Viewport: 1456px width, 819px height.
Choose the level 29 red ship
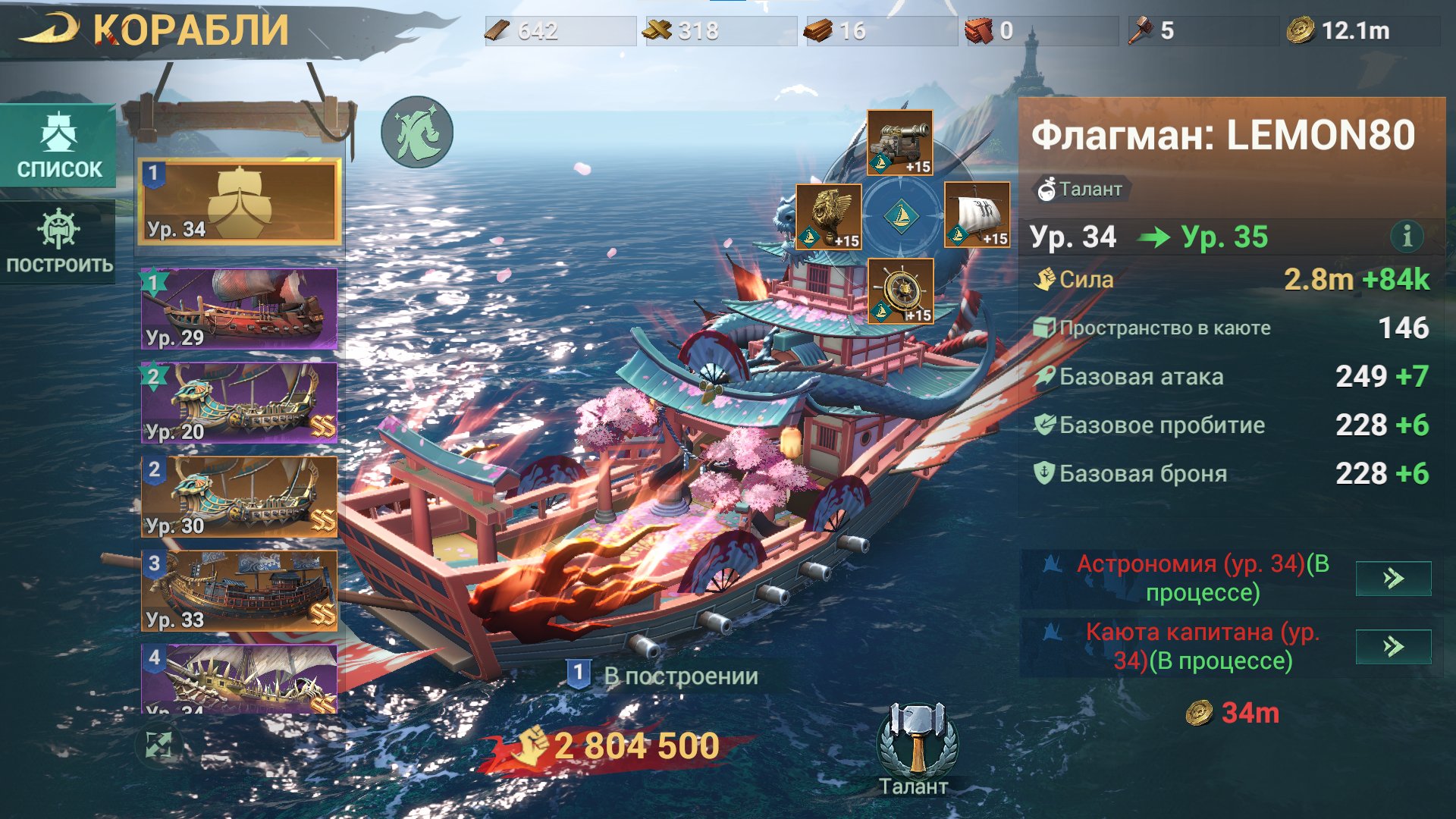click(240, 309)
